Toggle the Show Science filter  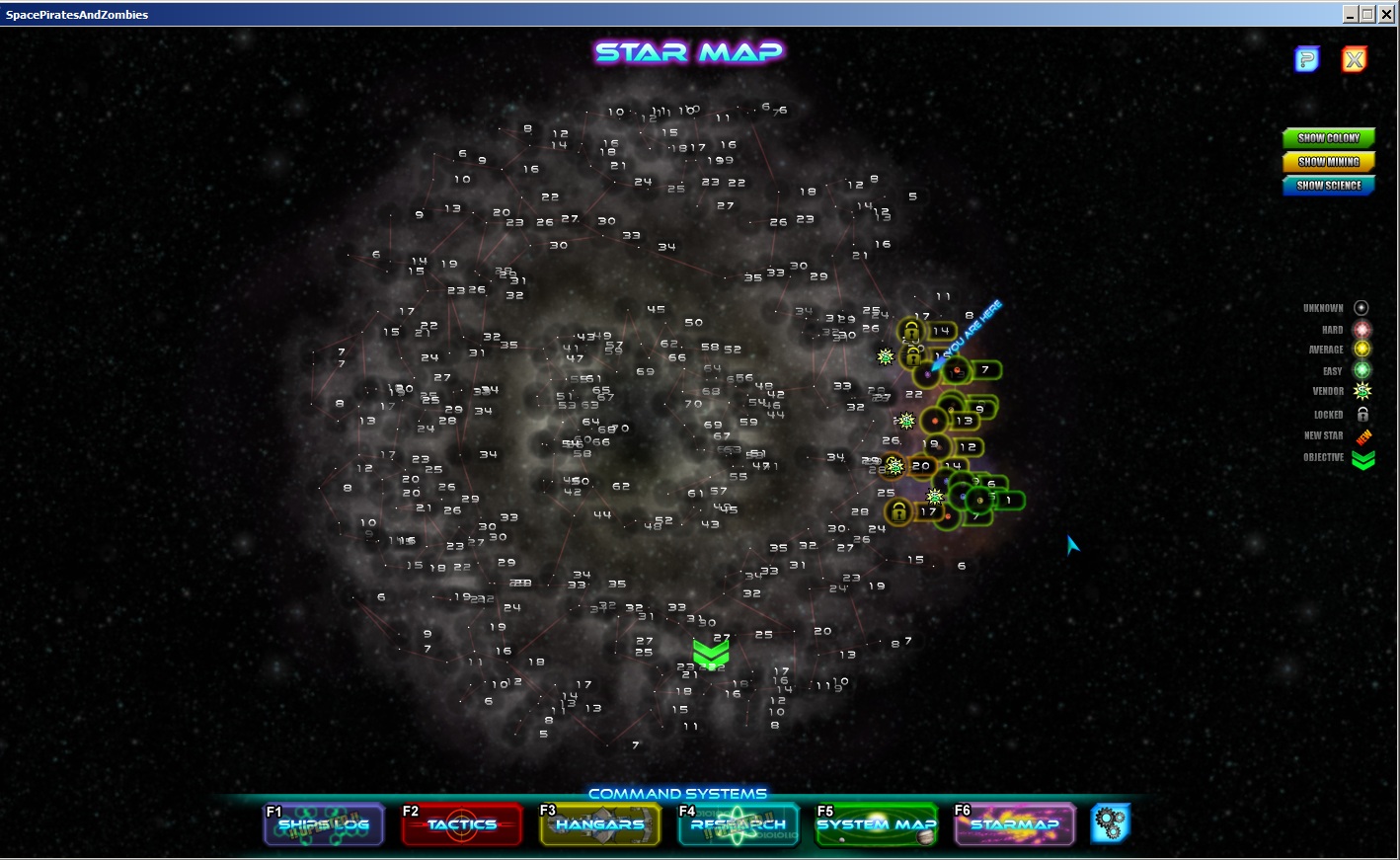[x=1328, y=186]
